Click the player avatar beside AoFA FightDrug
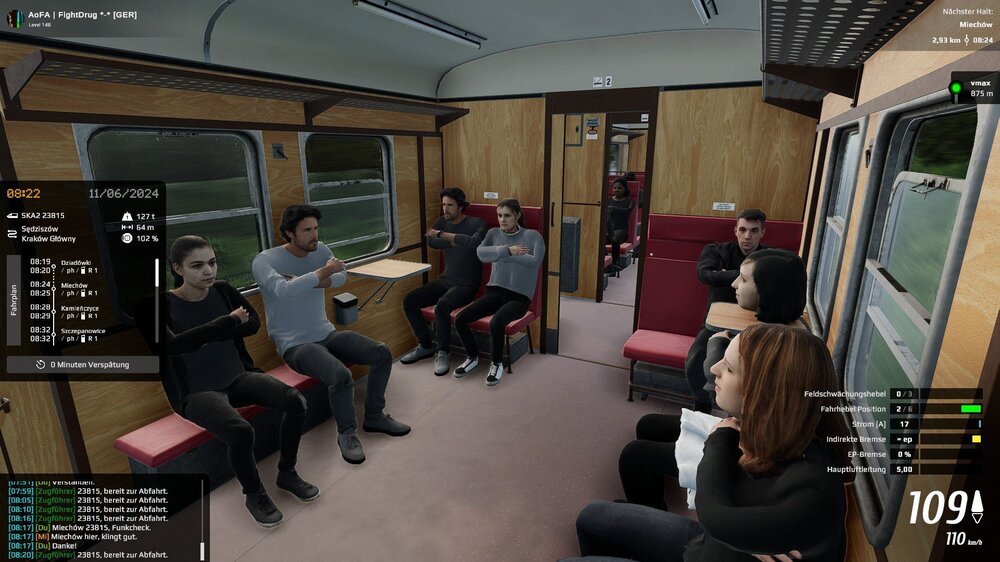Image resolution: width=1000 pixels, height=562 pixels. point(14,18)
